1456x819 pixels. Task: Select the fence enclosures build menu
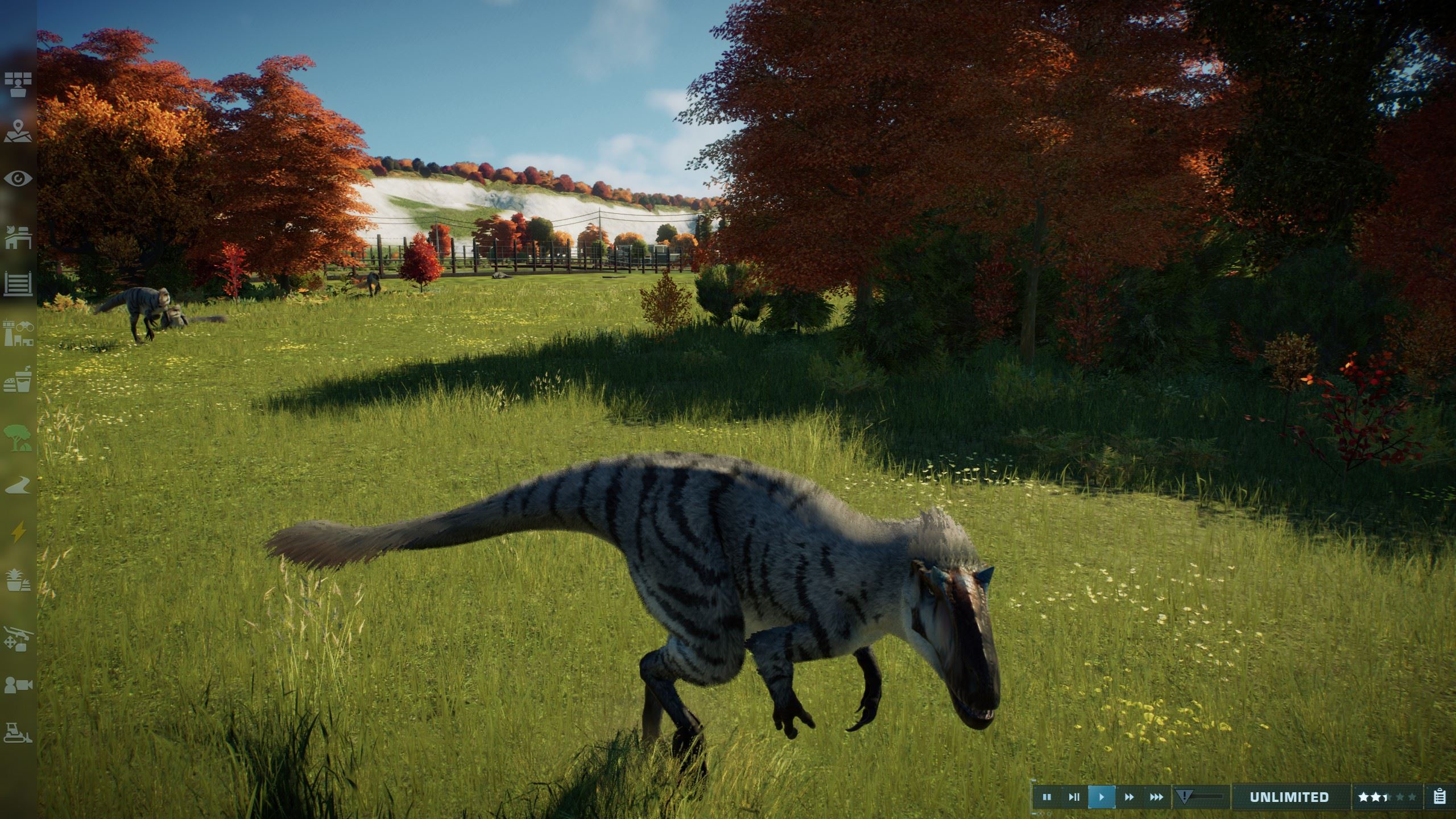(18, 283)
